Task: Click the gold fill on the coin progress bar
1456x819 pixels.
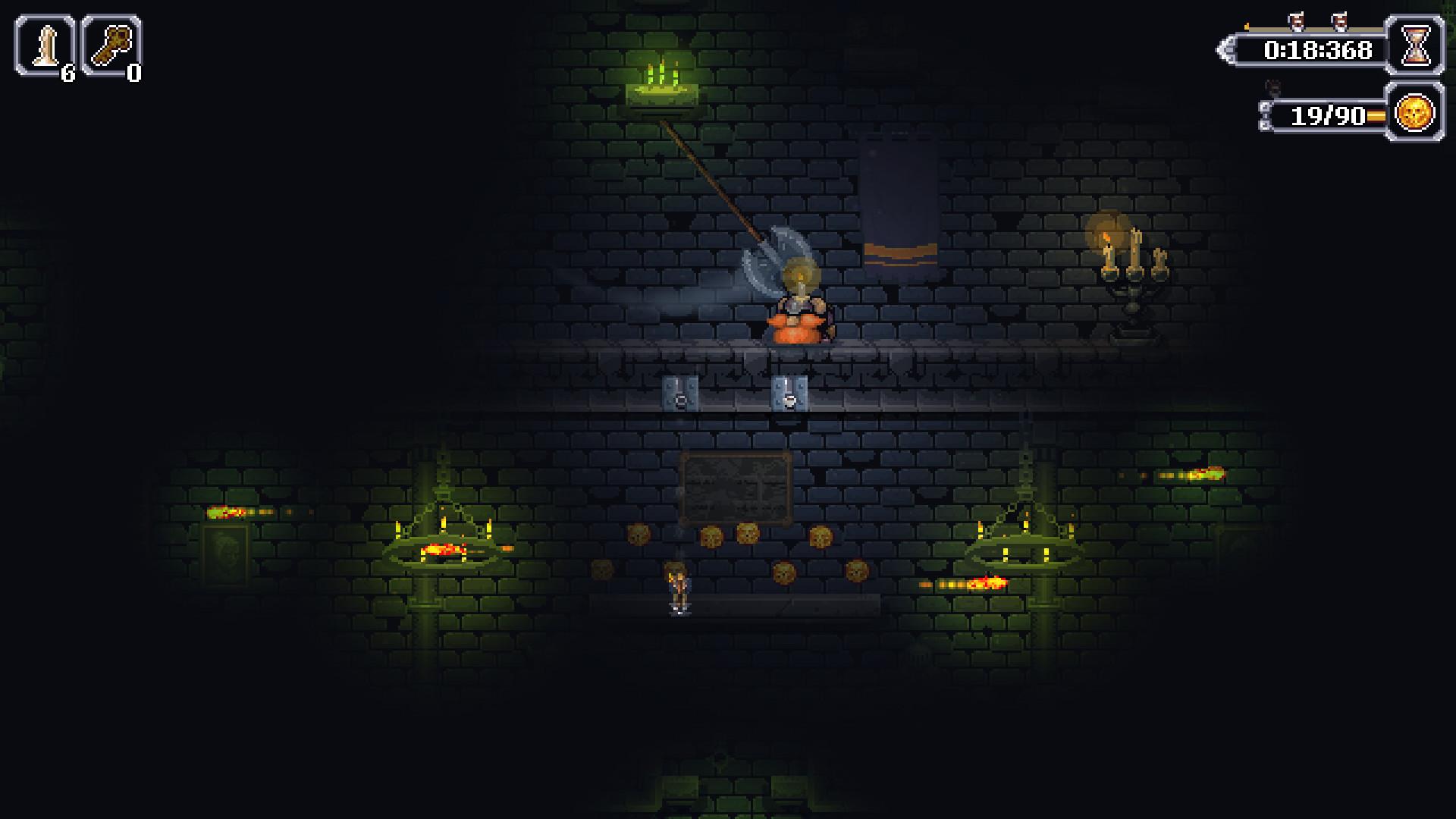Action: [x=1376, y=115]
